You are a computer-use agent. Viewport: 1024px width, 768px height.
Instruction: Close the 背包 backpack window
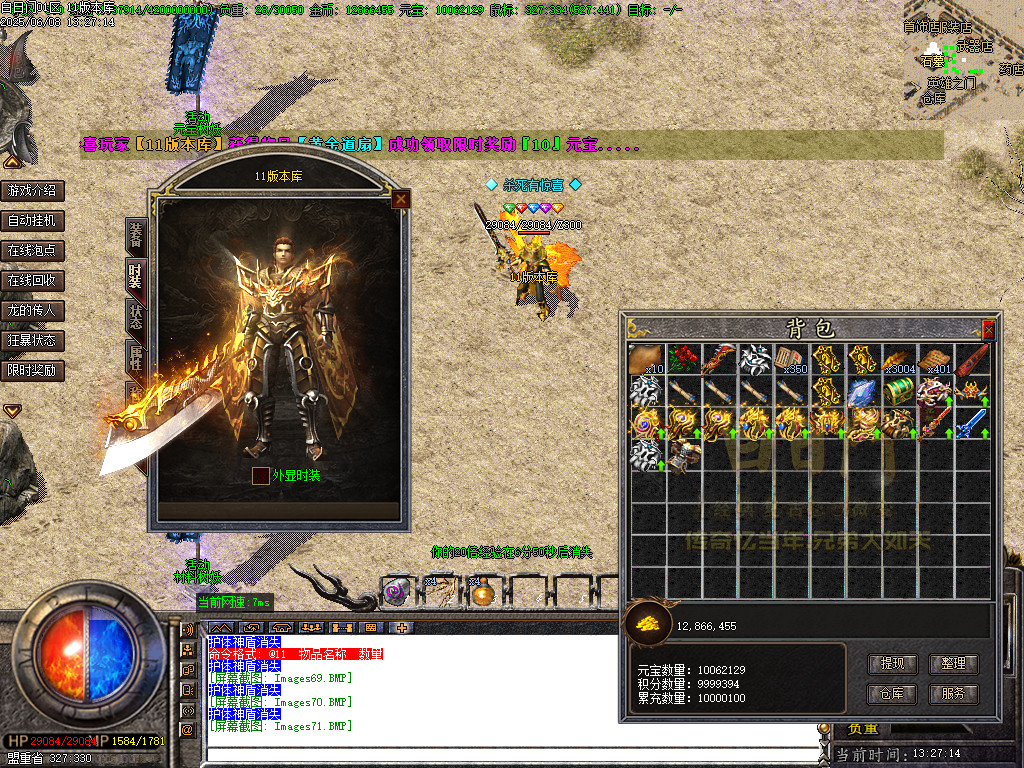pyautogui.click(x=988, y=329)
